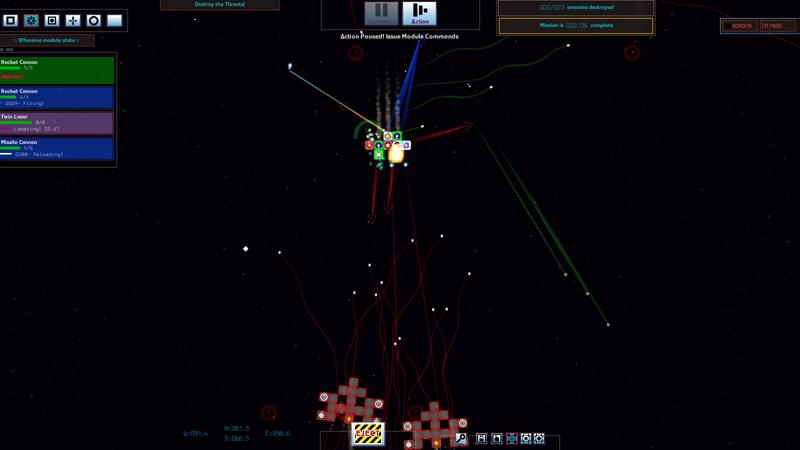Viewport: 800px width, 450px height.
Task: Click the floppy disk save icon
Action: pyautogui.click(x=481, y=438)
